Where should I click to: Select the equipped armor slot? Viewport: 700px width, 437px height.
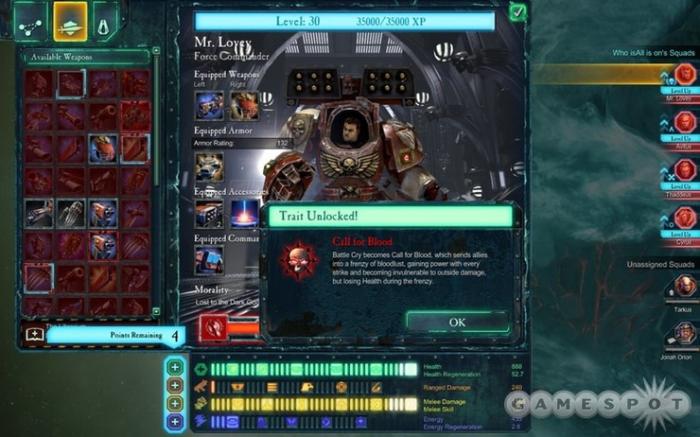[209, 165]
